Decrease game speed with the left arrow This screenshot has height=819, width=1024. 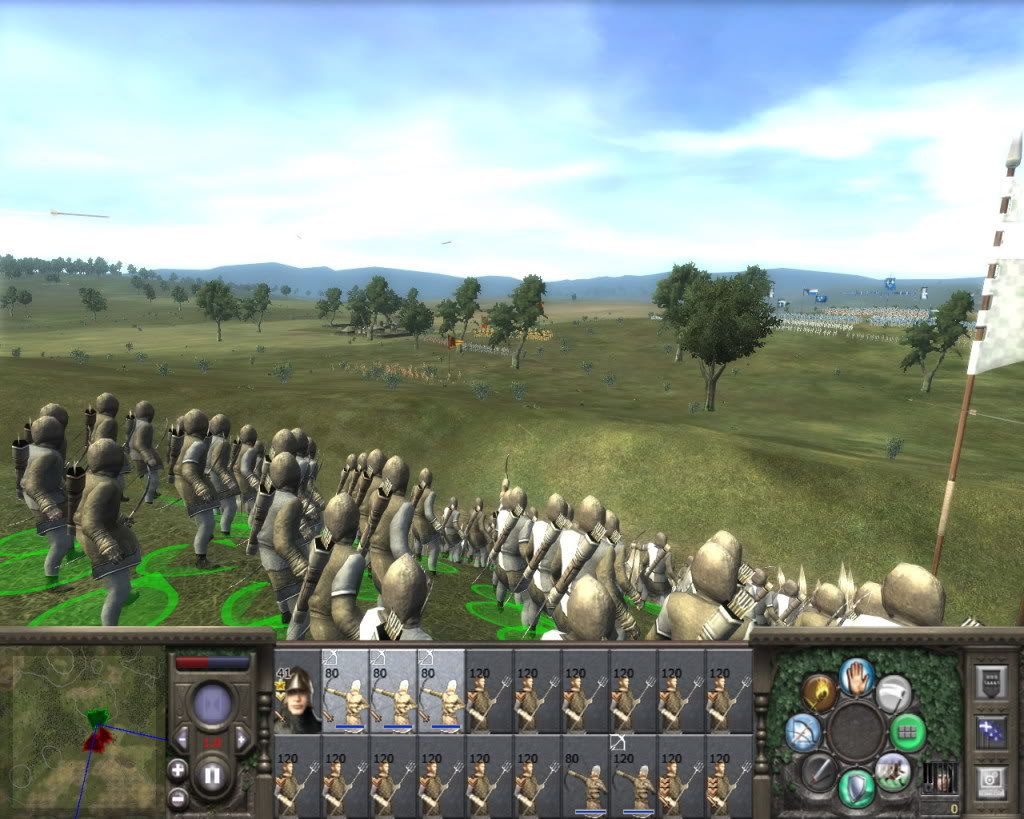pos(183,739)
